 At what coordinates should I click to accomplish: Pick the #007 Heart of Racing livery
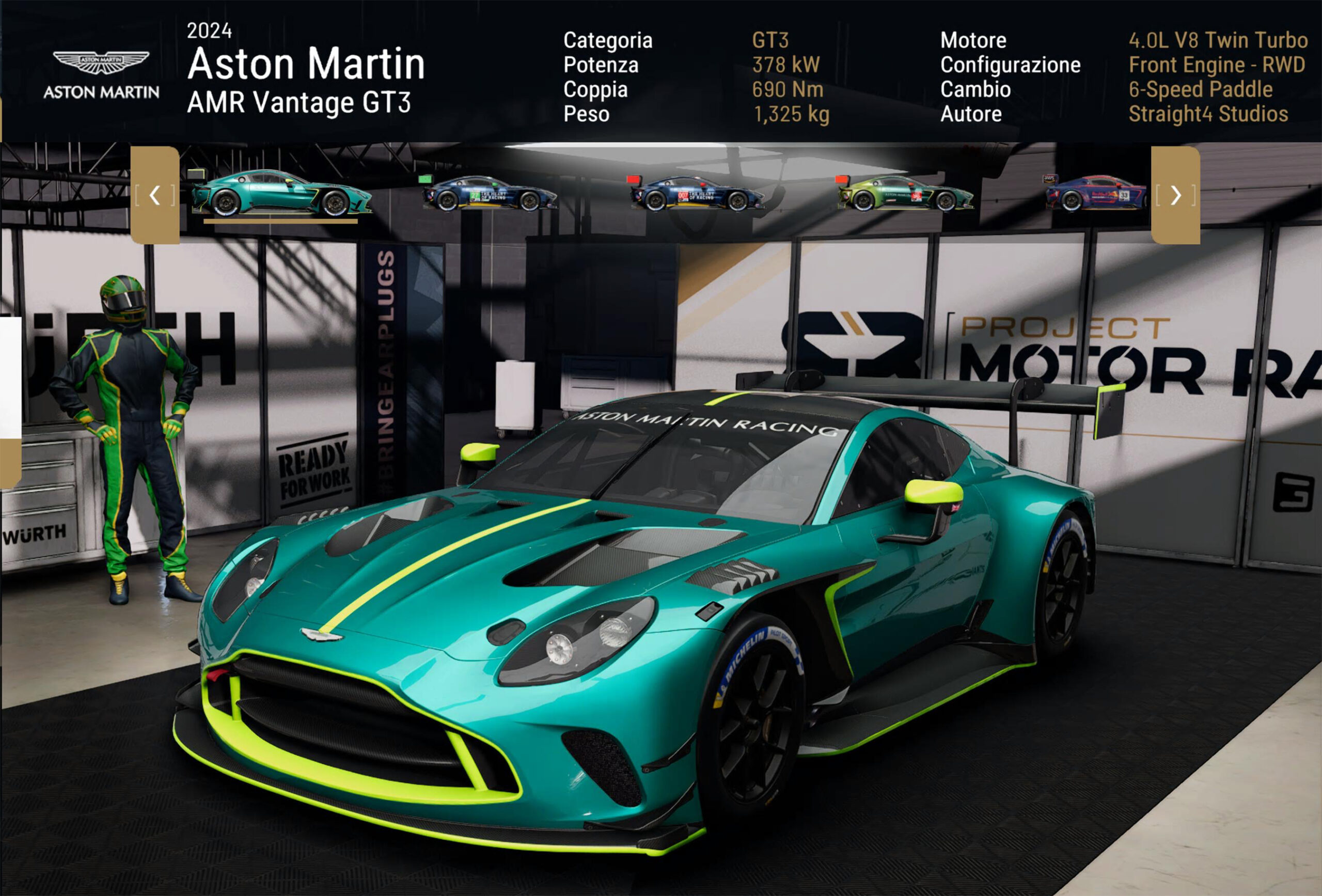tap(697, 194)
